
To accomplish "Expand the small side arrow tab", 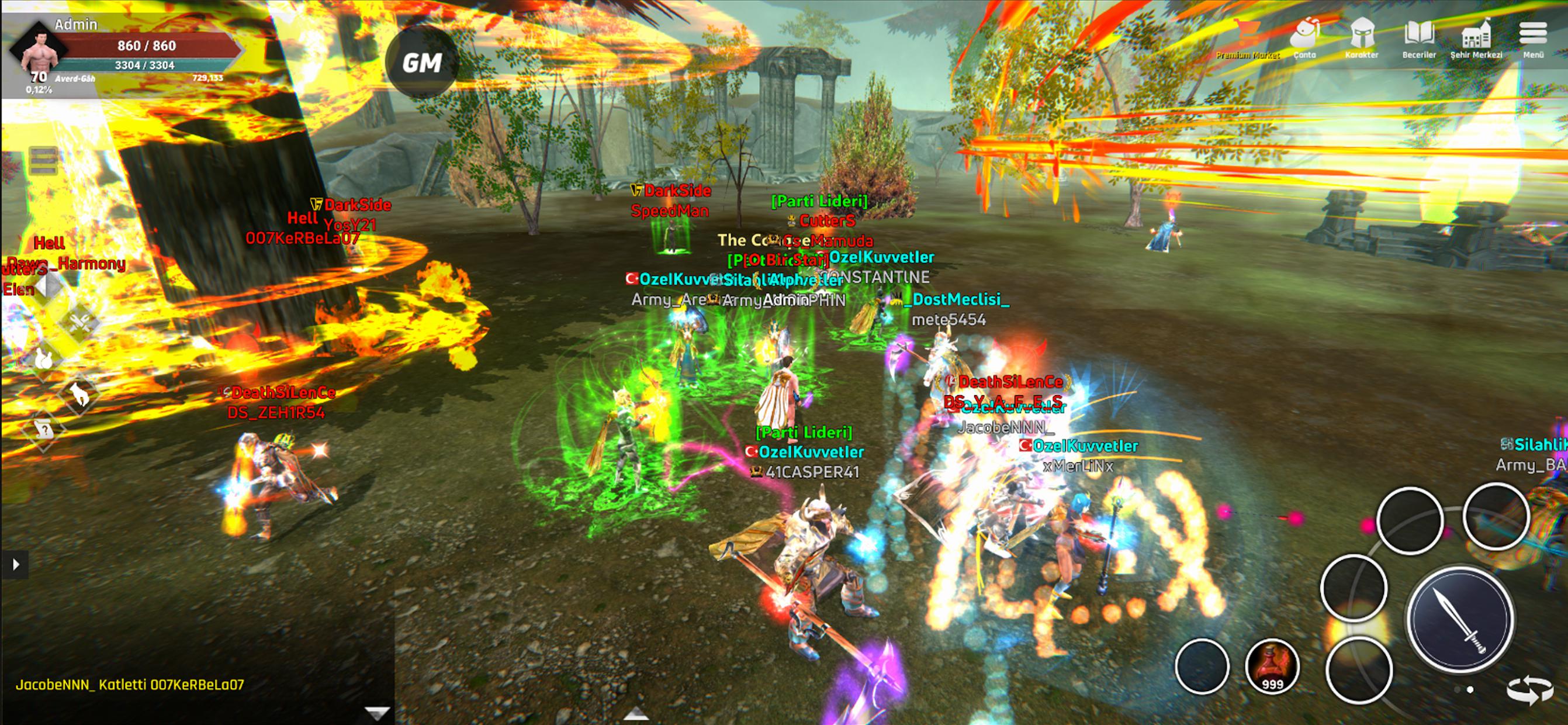I will coord(15,564).
